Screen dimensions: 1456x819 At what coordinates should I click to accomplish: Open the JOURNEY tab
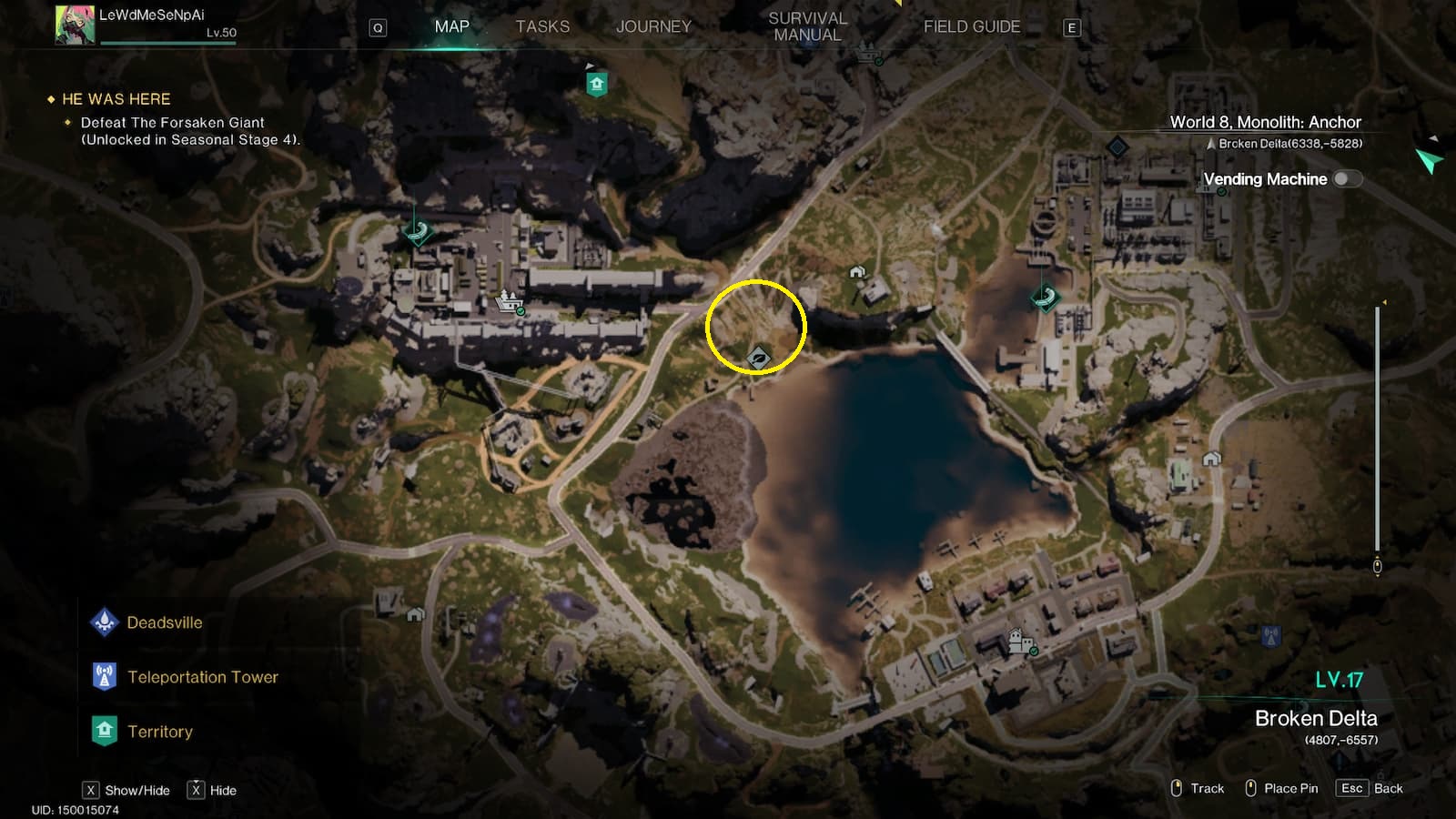pyautogui.click(x=654, y=26)
